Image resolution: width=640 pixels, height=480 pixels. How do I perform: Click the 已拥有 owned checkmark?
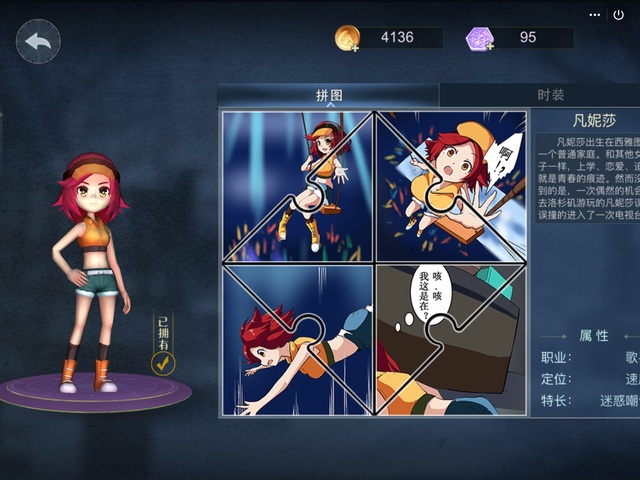point(163,363)
